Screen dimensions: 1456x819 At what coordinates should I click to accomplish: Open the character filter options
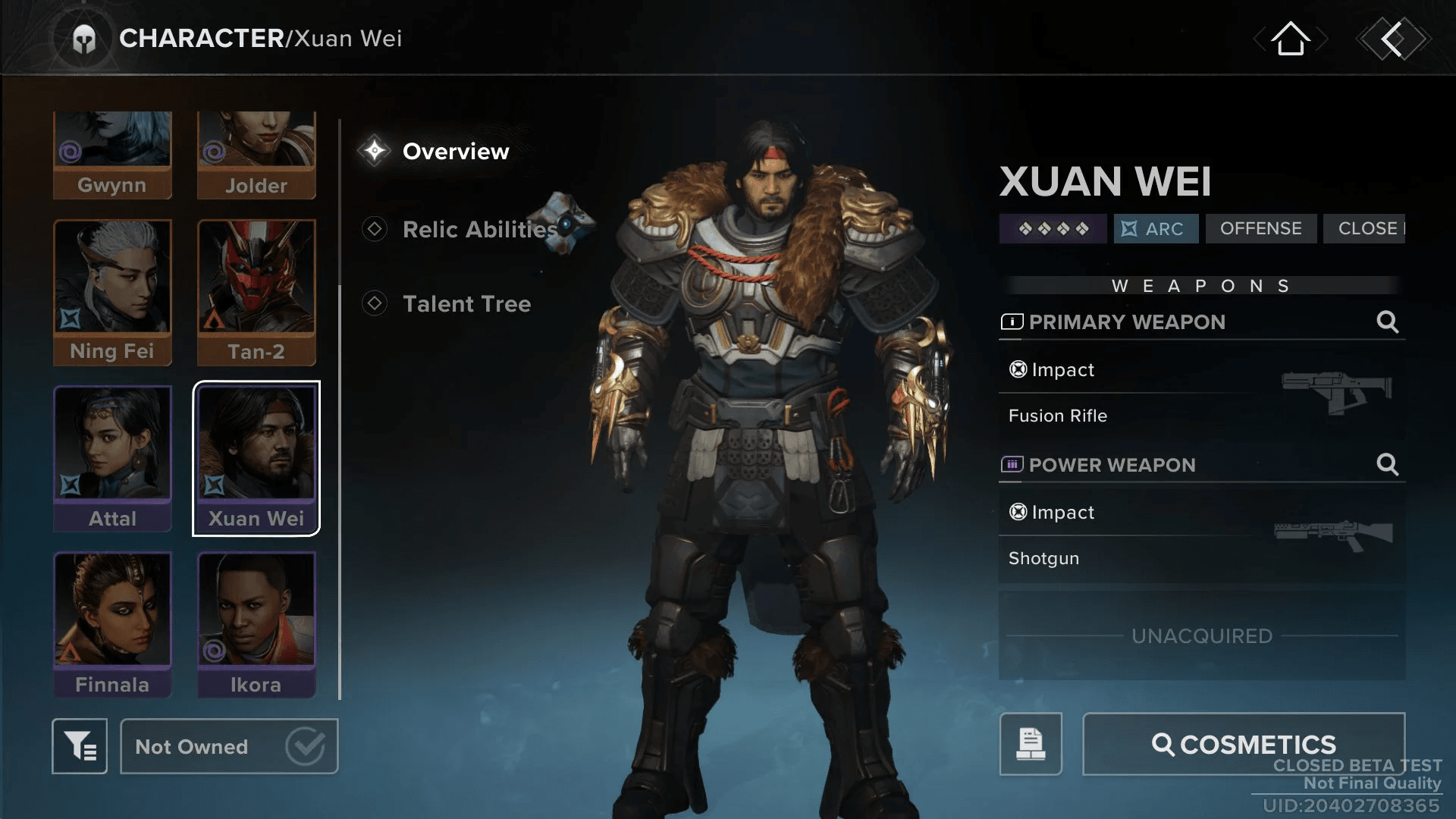click(80, 746)
